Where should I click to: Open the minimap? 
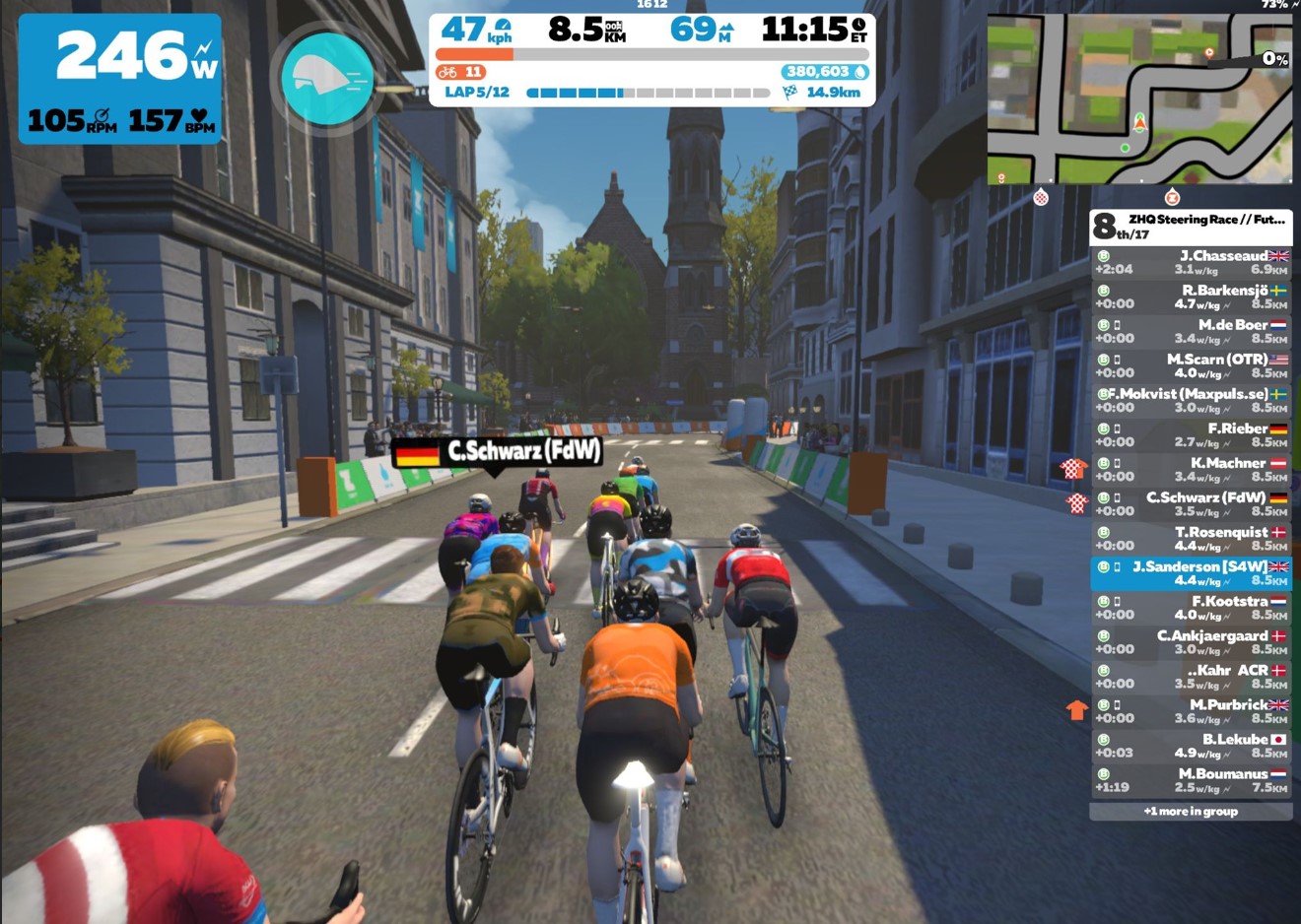click(x=1139, y=99)
